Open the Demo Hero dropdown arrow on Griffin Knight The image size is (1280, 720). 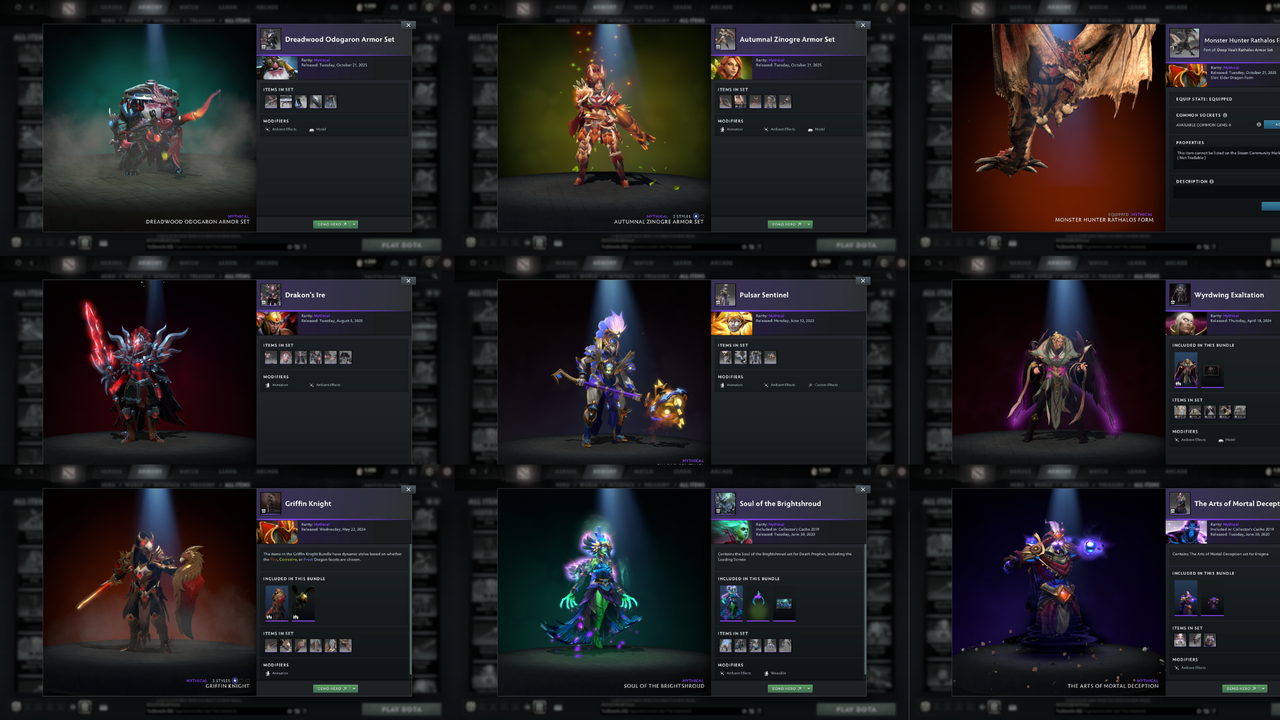[352, 688]
